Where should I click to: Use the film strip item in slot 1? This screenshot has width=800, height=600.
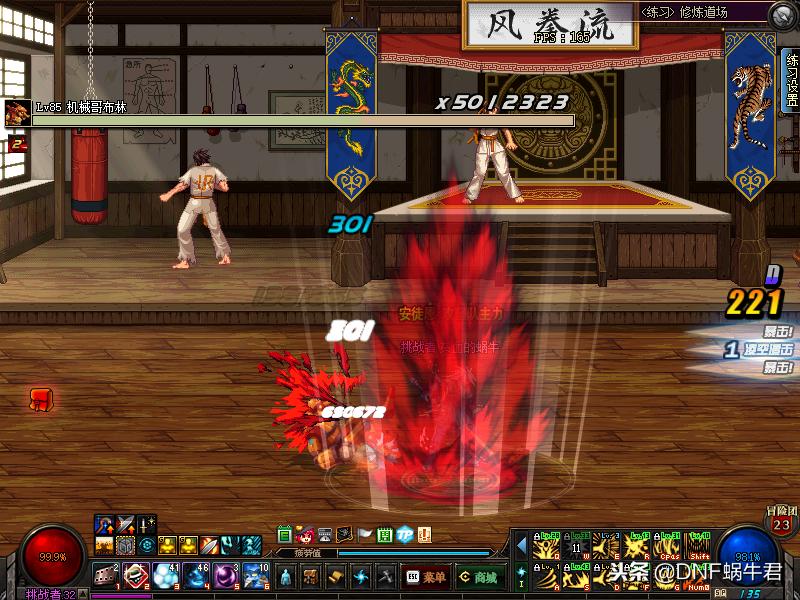point(106,575)
